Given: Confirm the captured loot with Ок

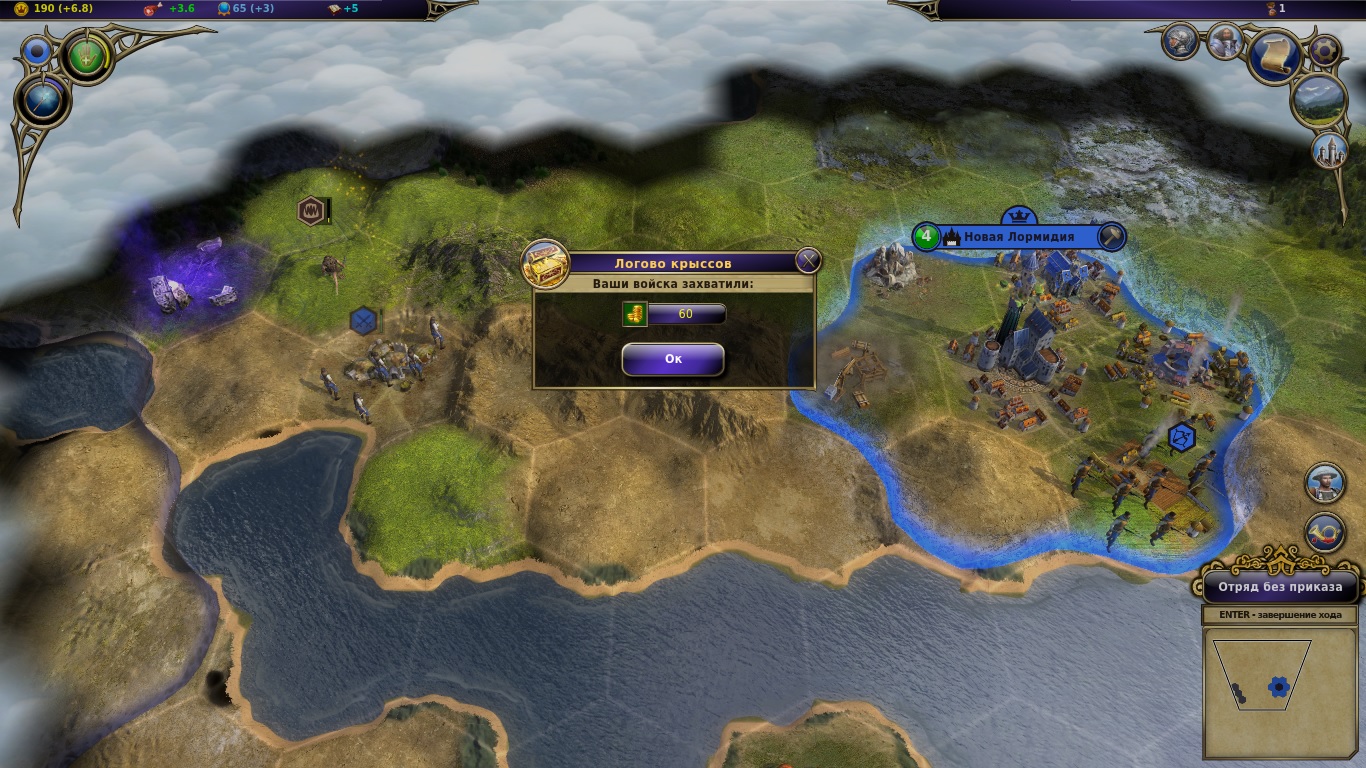Looking at the screenshot, I should coord(673,359).
